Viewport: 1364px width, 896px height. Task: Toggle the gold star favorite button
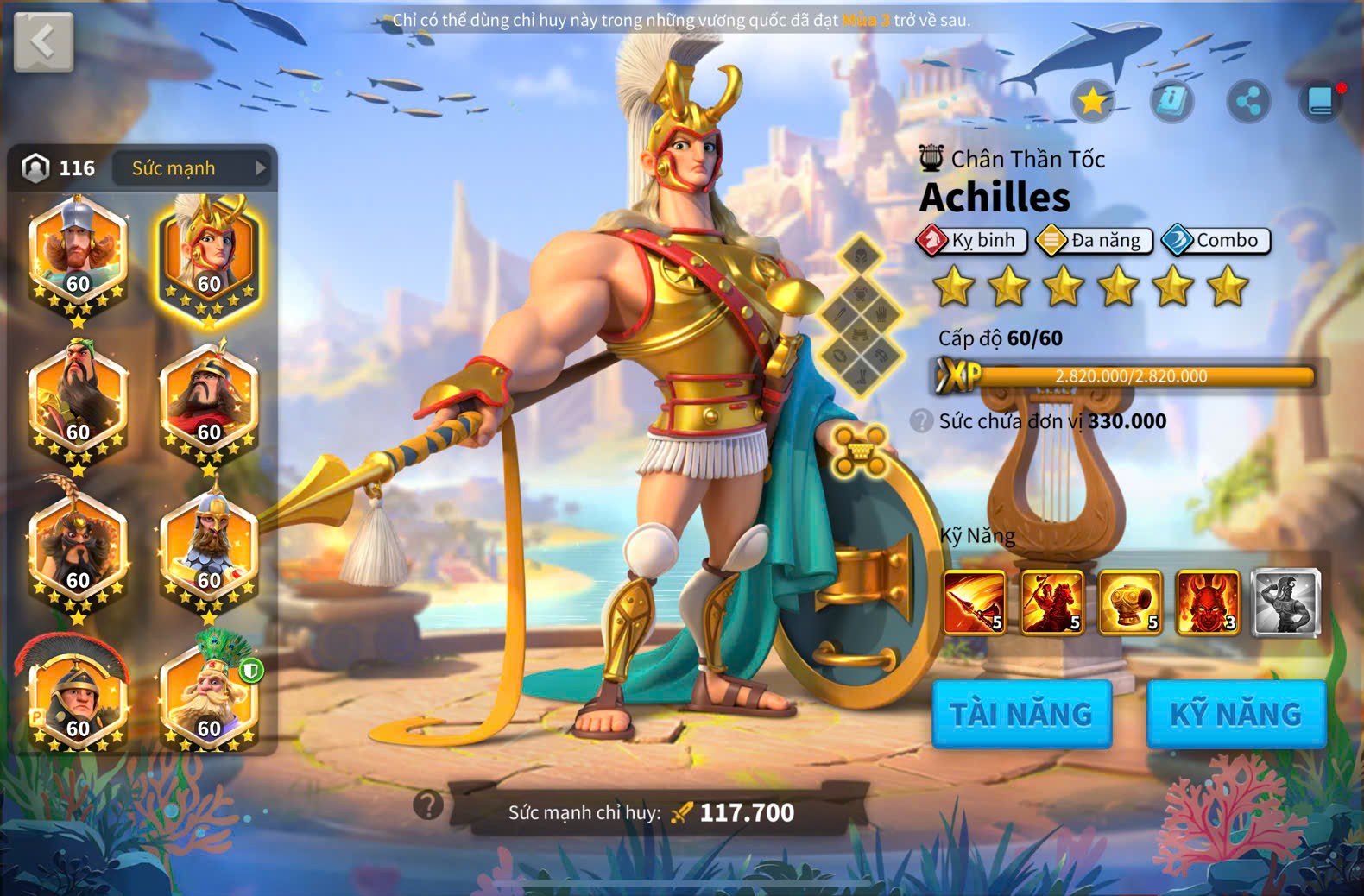[x=1093, y=102]
